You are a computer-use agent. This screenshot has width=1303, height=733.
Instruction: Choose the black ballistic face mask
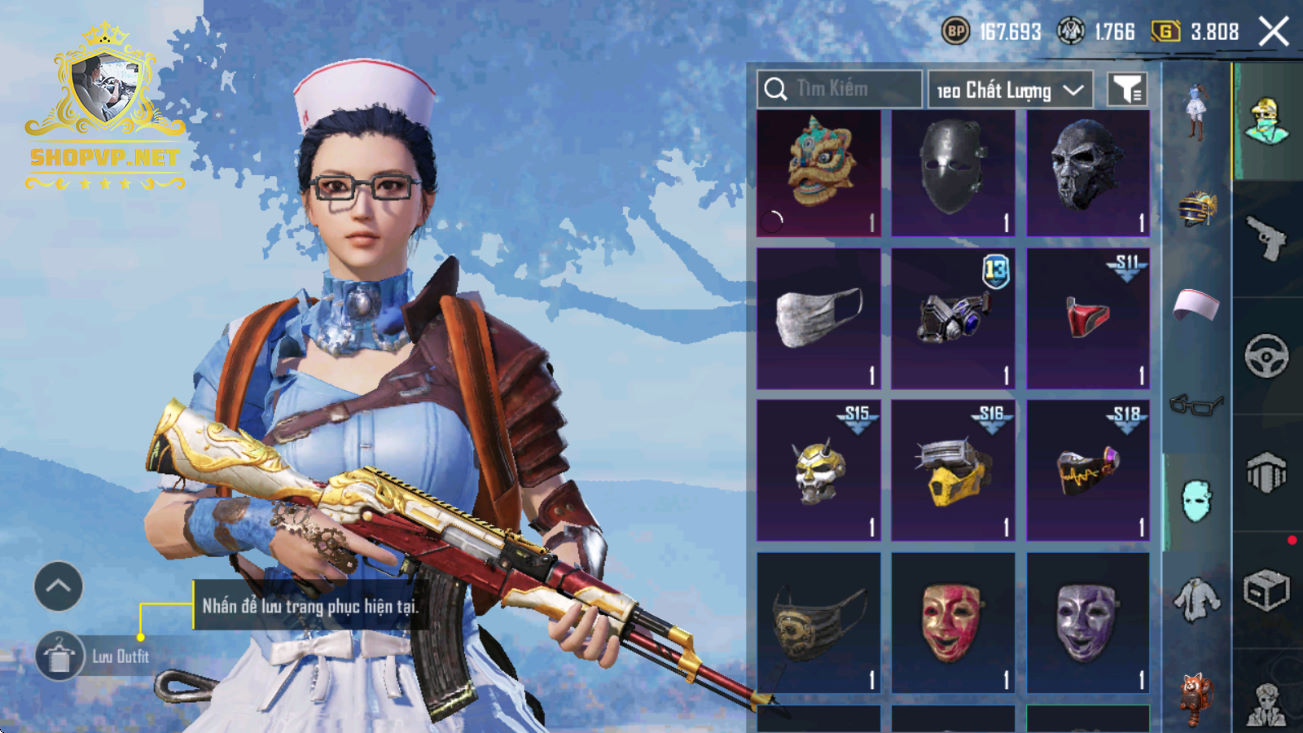(953, 173)
